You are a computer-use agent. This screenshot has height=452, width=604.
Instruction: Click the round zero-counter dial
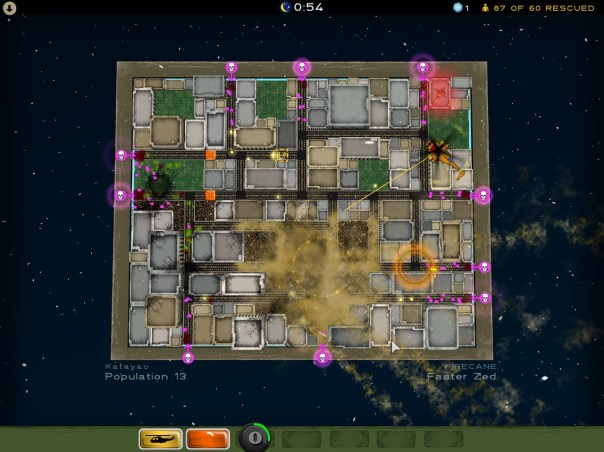point(255,438)
